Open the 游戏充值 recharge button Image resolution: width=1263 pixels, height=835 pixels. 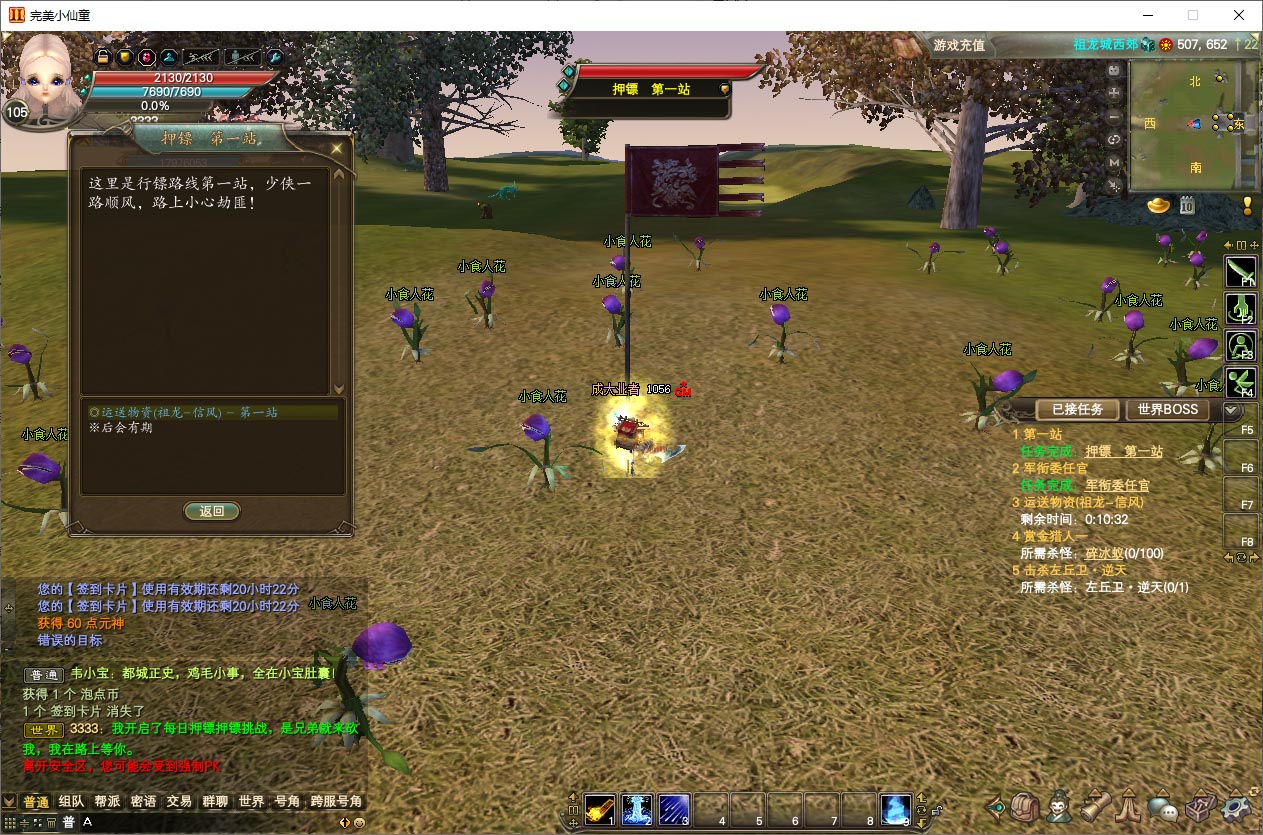point(958,45)
